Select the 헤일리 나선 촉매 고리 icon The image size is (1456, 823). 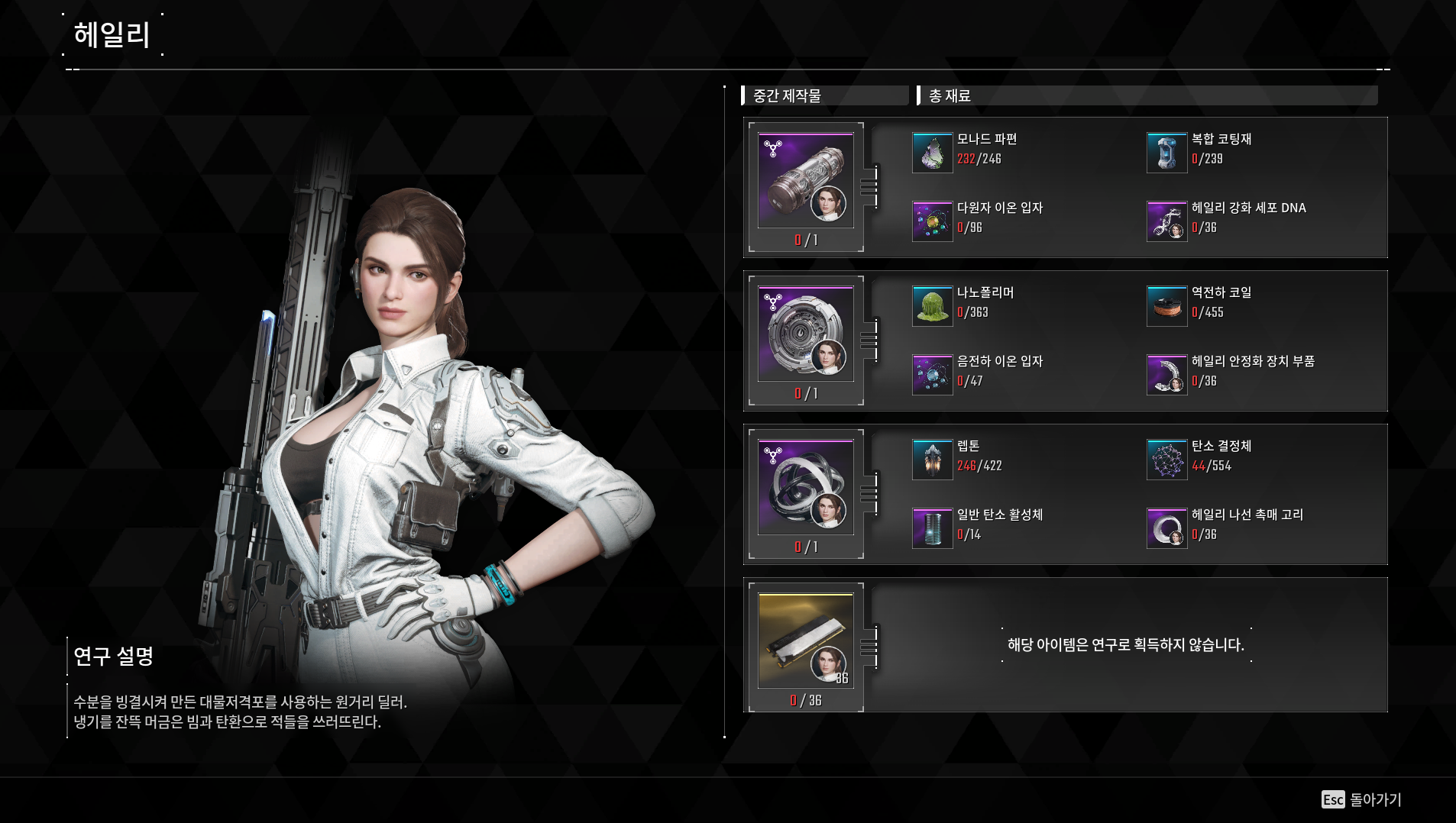tap(1166, 528)
